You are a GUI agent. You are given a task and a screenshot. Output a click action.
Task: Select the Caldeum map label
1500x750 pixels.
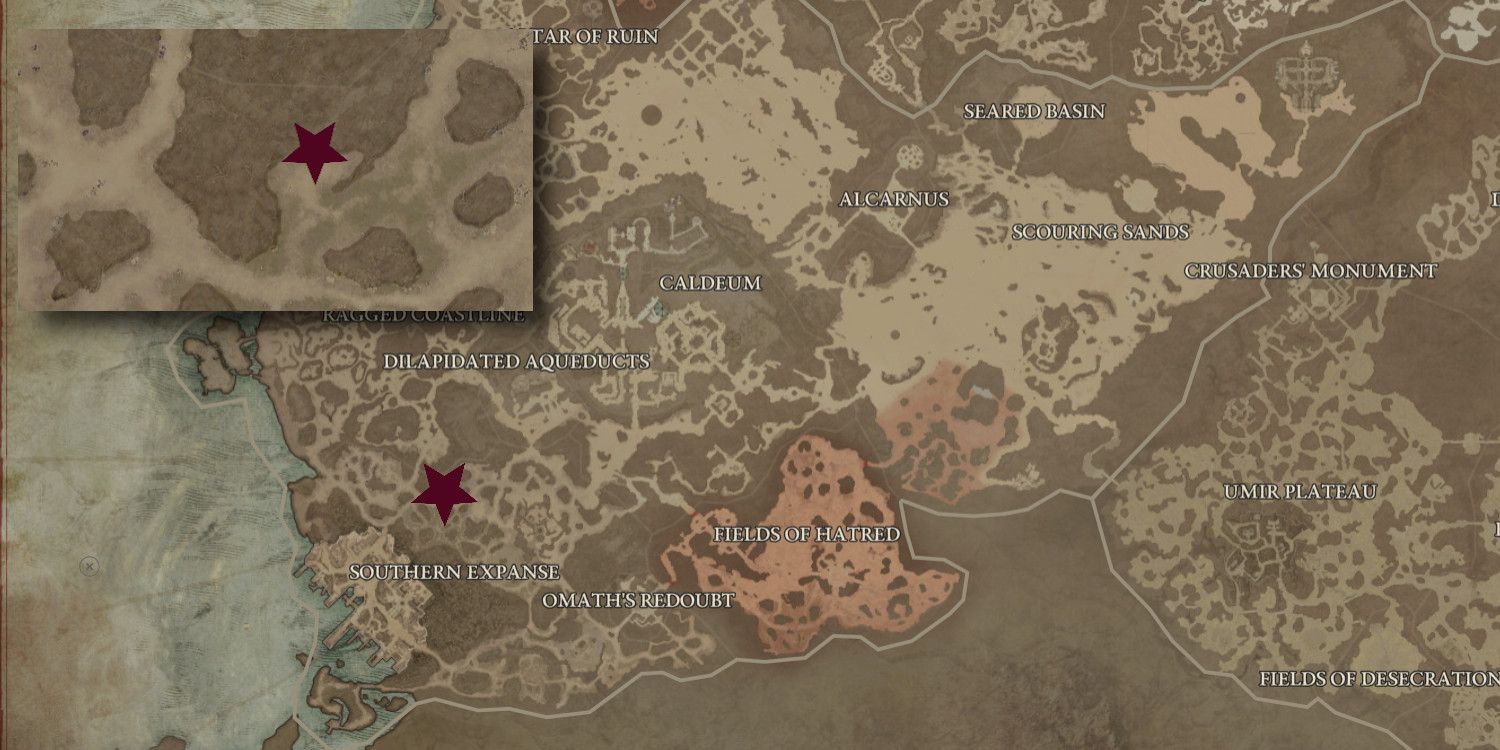coord(713,284)
